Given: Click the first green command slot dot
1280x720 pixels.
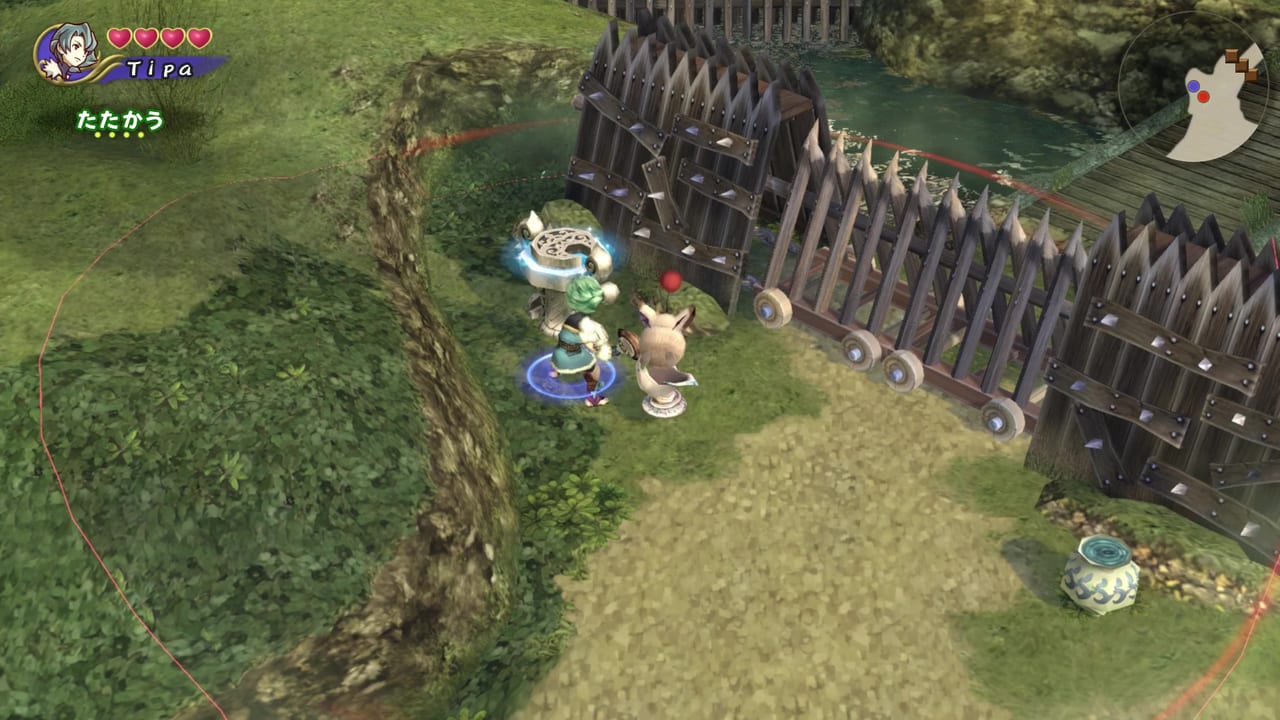Looking at the screenshot, I should click(97, 134).
